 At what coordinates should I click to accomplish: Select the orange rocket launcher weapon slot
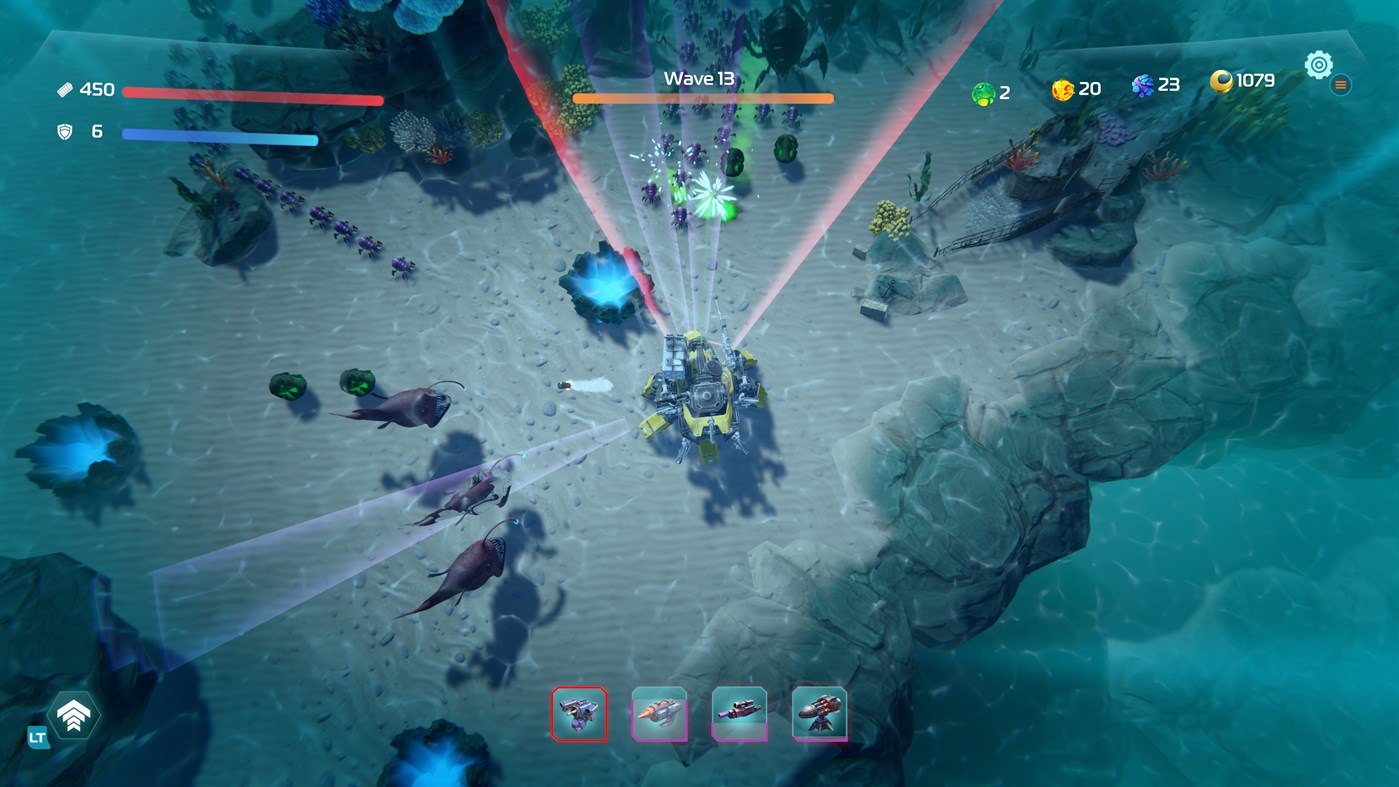[660, 713]
